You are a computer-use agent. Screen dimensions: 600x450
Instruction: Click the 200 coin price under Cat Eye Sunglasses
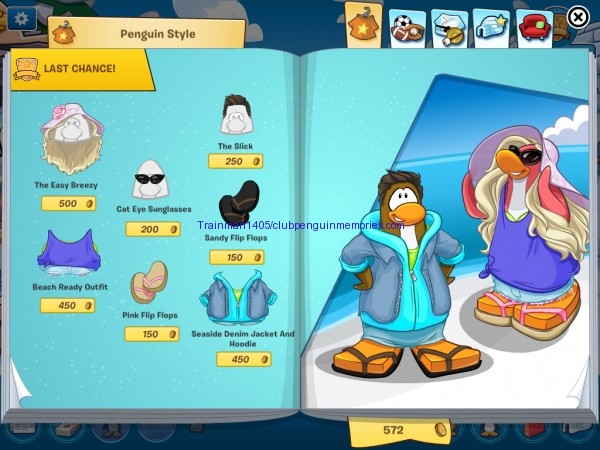(x=152, y=229)
